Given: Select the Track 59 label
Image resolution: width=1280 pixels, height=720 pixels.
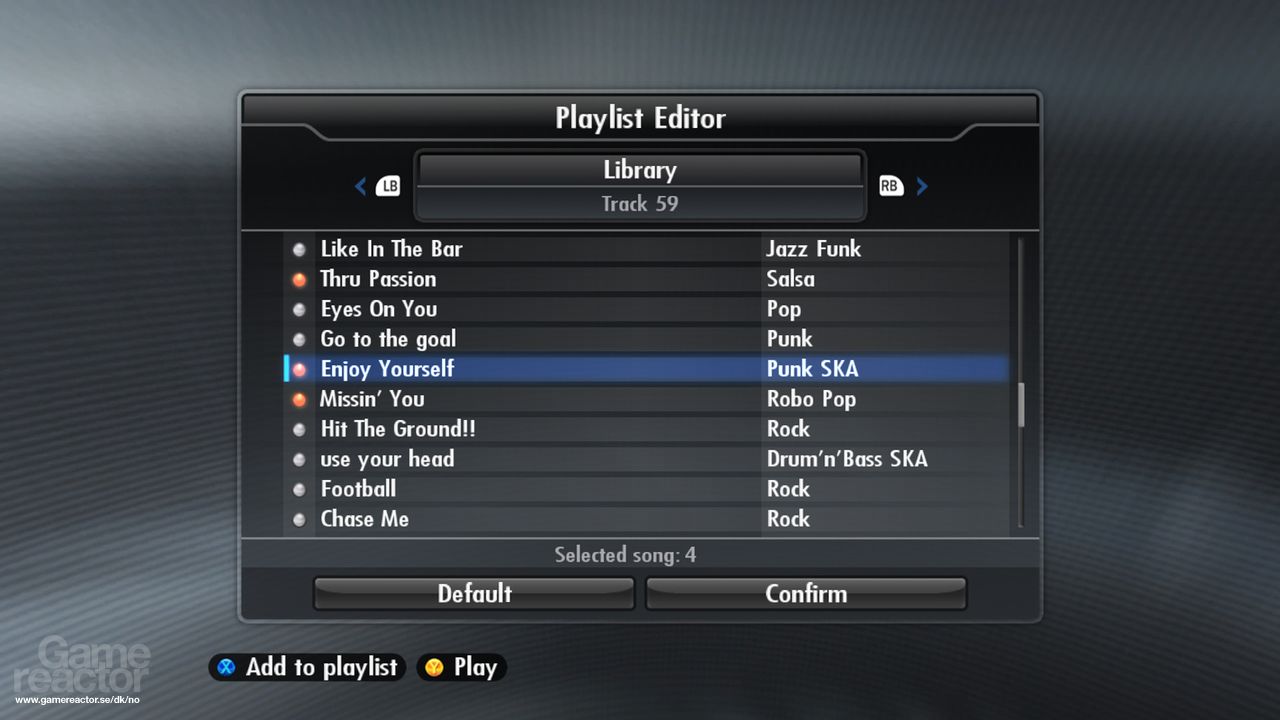Looking at the screenshot, I should (640, 204).
